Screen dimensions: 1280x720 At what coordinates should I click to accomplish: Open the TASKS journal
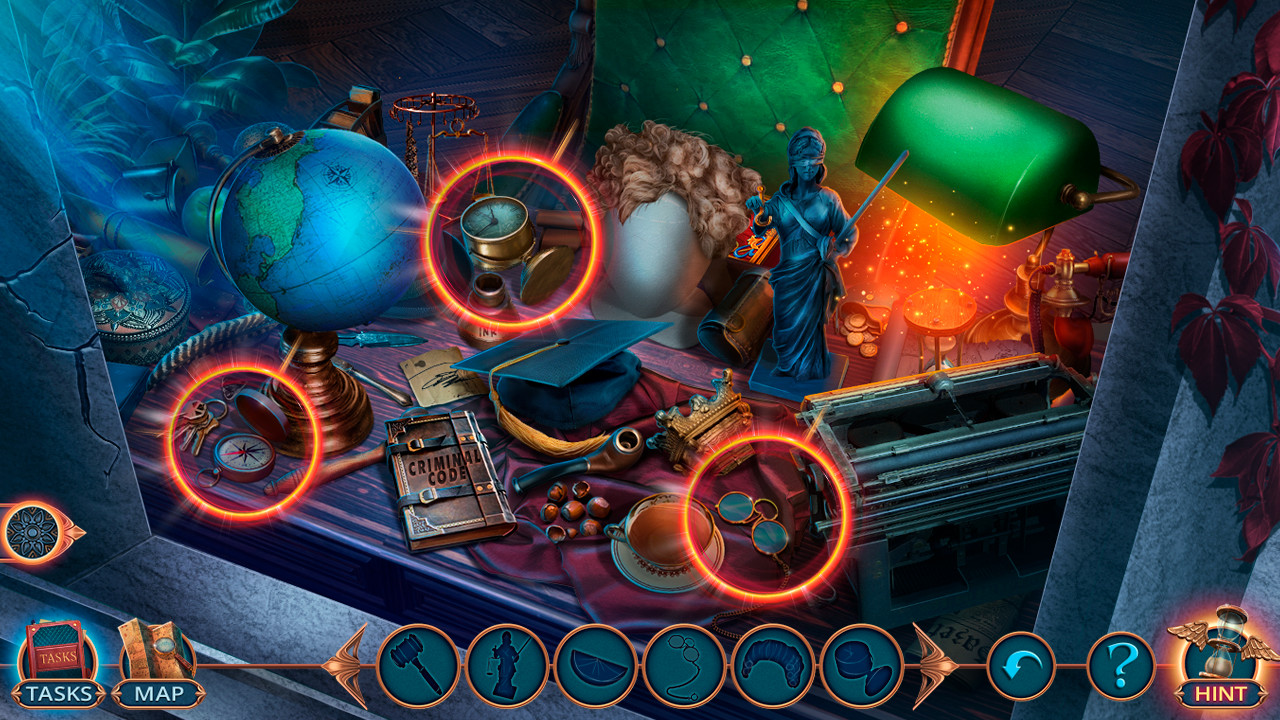pyautogui.click(x=57, y=661)
